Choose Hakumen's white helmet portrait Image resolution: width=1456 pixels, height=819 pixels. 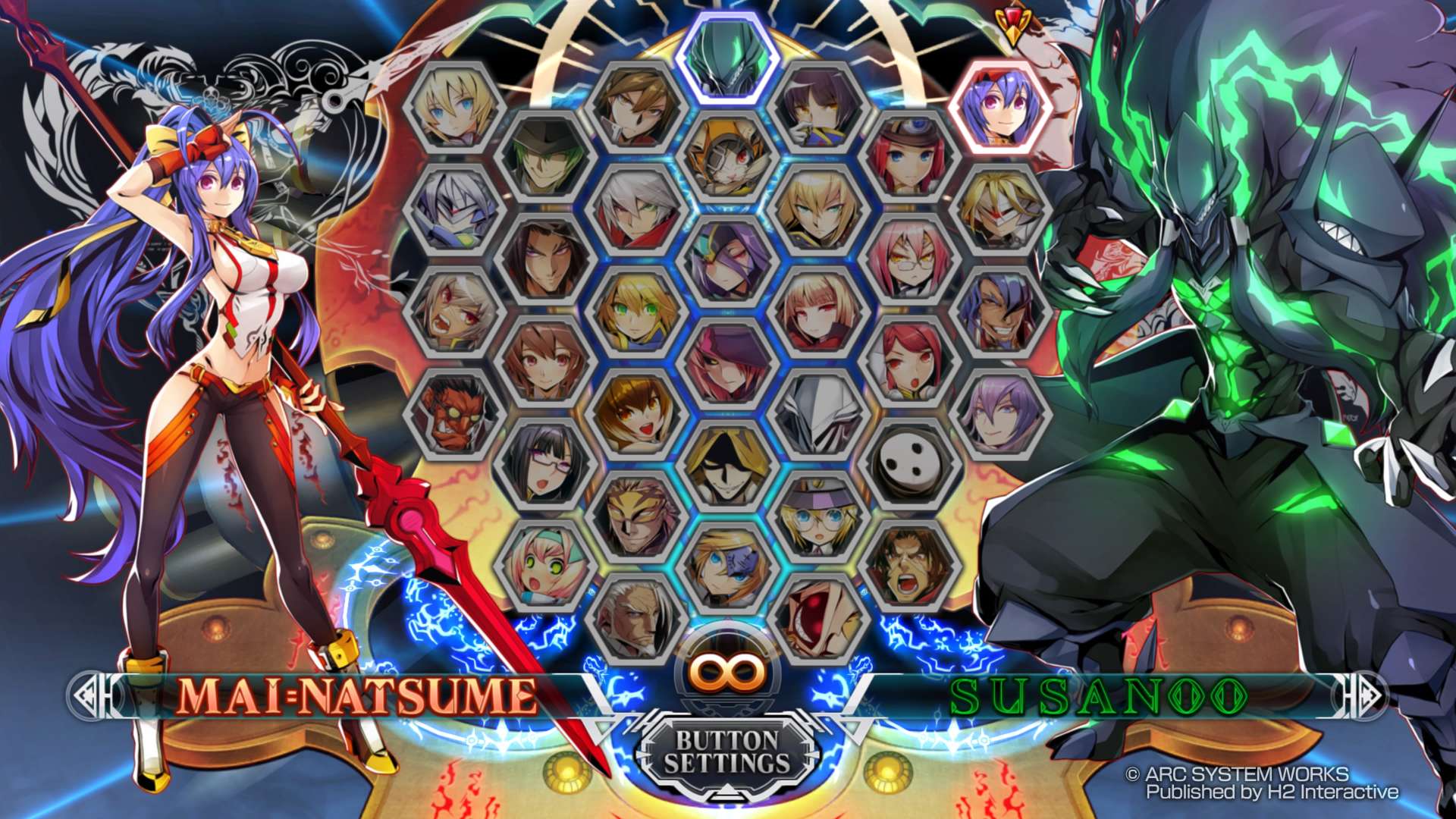817,415
